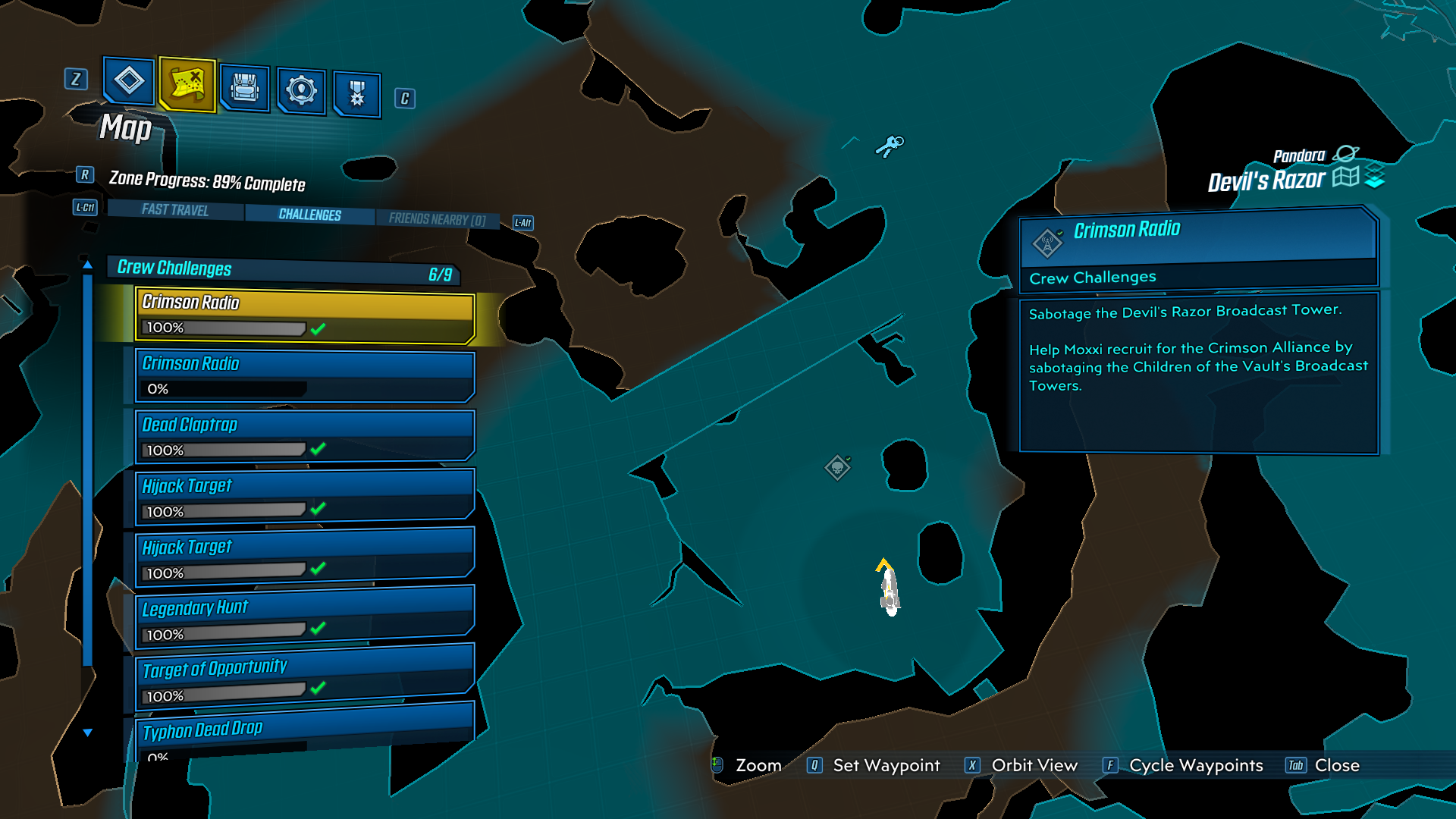Click the key marker on the map
Screen dimensions: 1456x819
(890, 145)
